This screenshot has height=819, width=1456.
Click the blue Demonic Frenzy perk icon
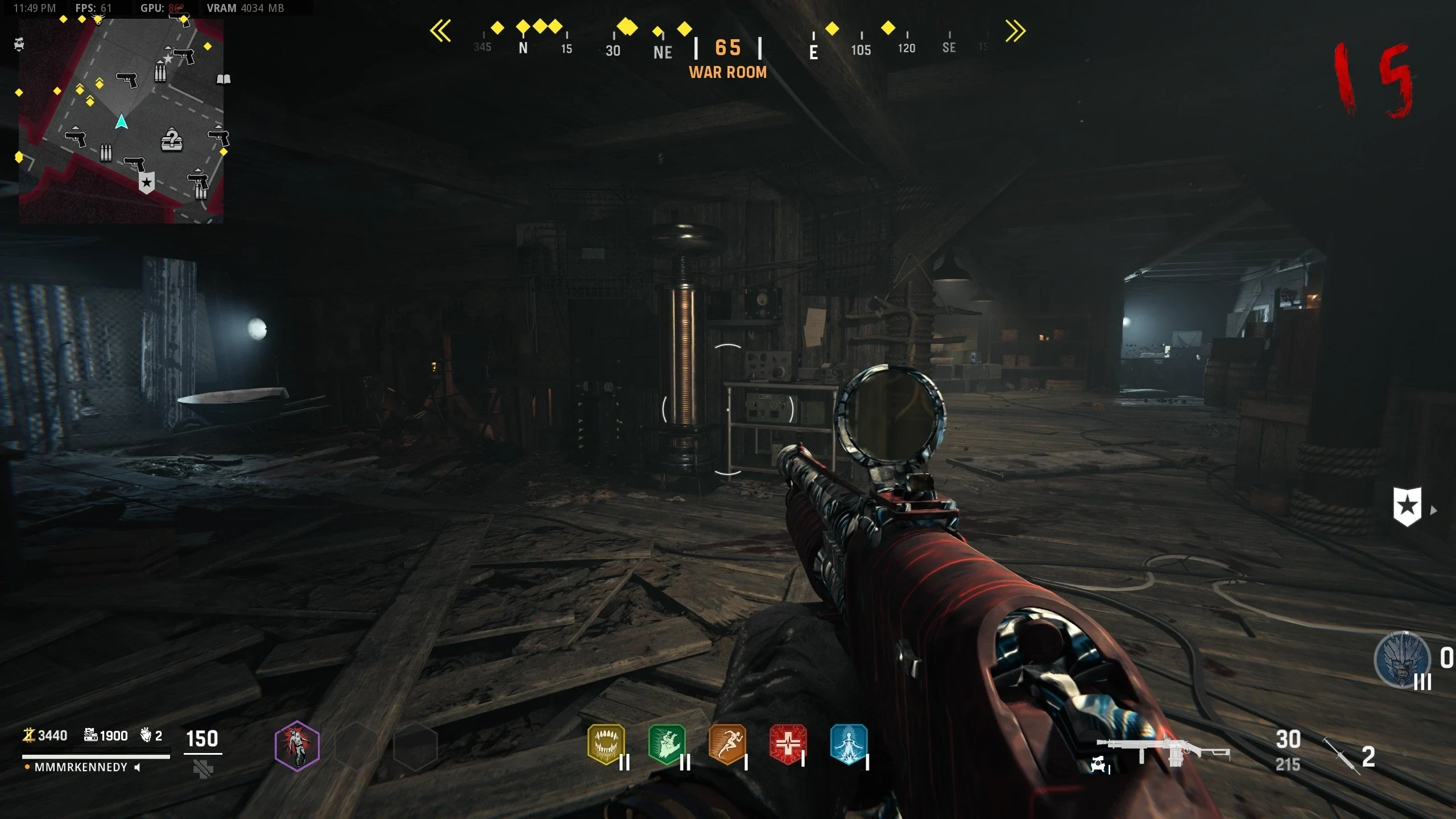coord(849,744)
